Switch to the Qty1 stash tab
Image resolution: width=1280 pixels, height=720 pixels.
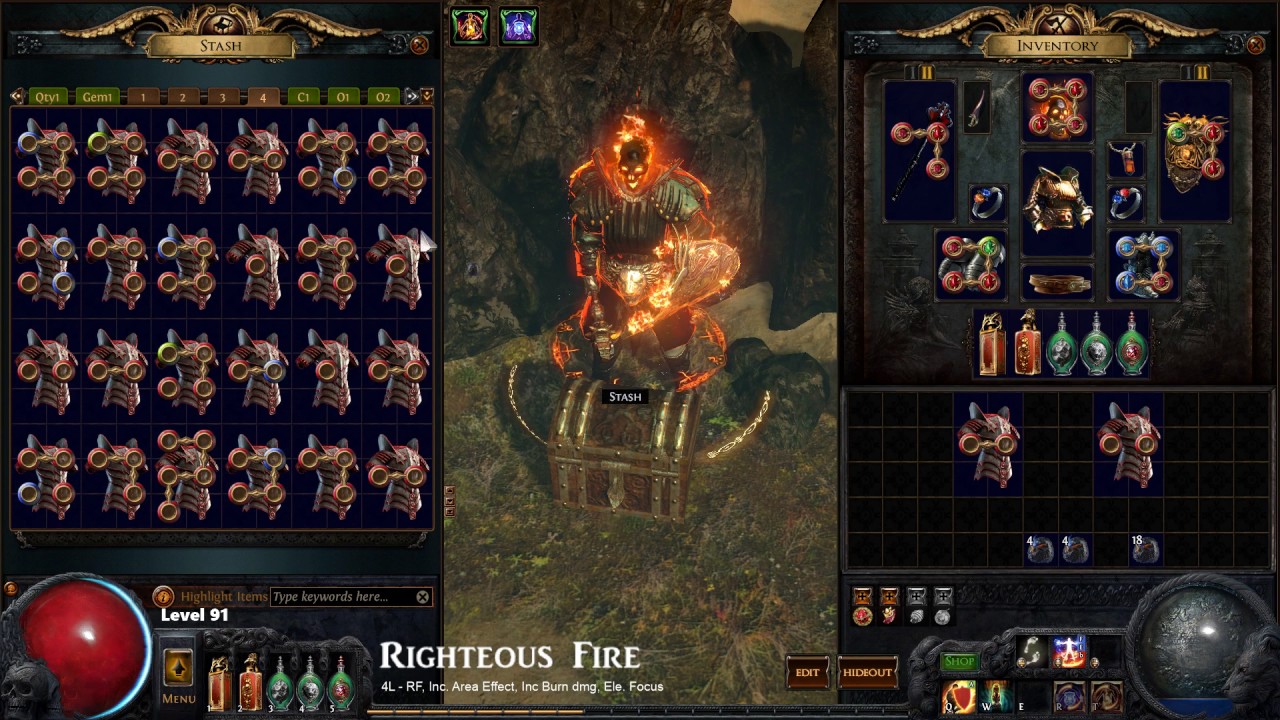[49, 97]
